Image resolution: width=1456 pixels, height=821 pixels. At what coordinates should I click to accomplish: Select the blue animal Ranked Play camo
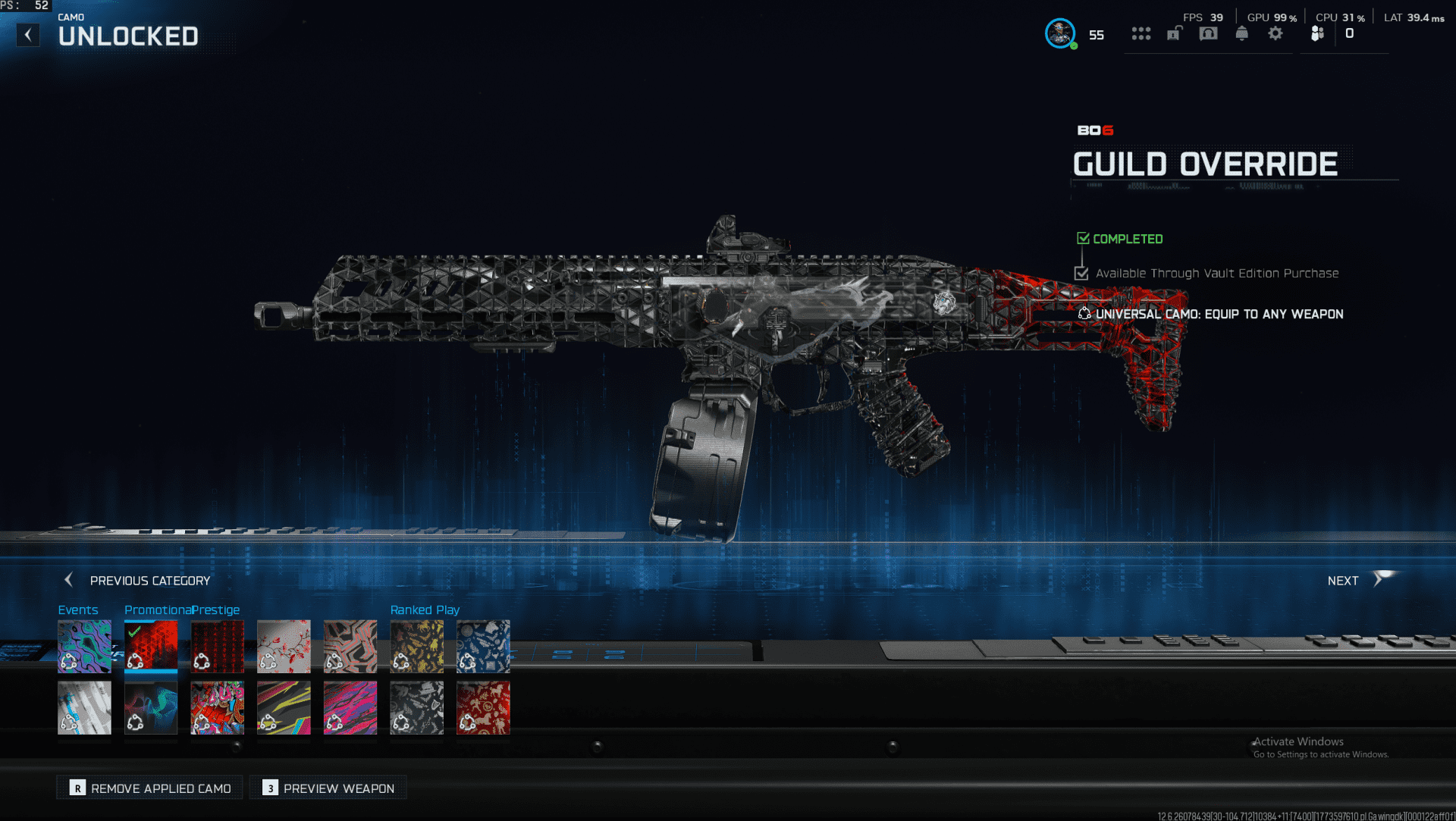coord(483,647)
